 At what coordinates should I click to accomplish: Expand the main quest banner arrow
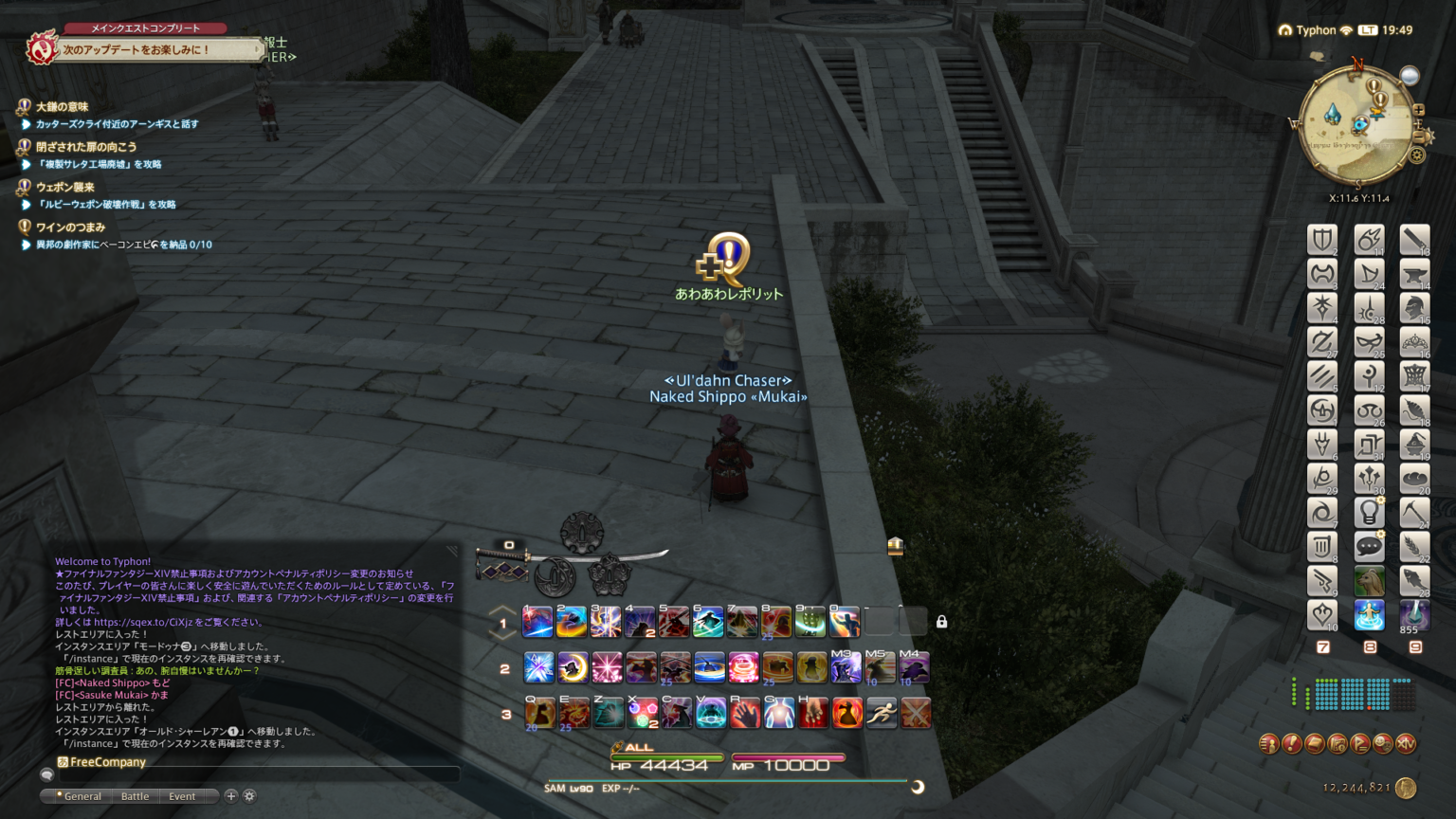click(256, 47)
